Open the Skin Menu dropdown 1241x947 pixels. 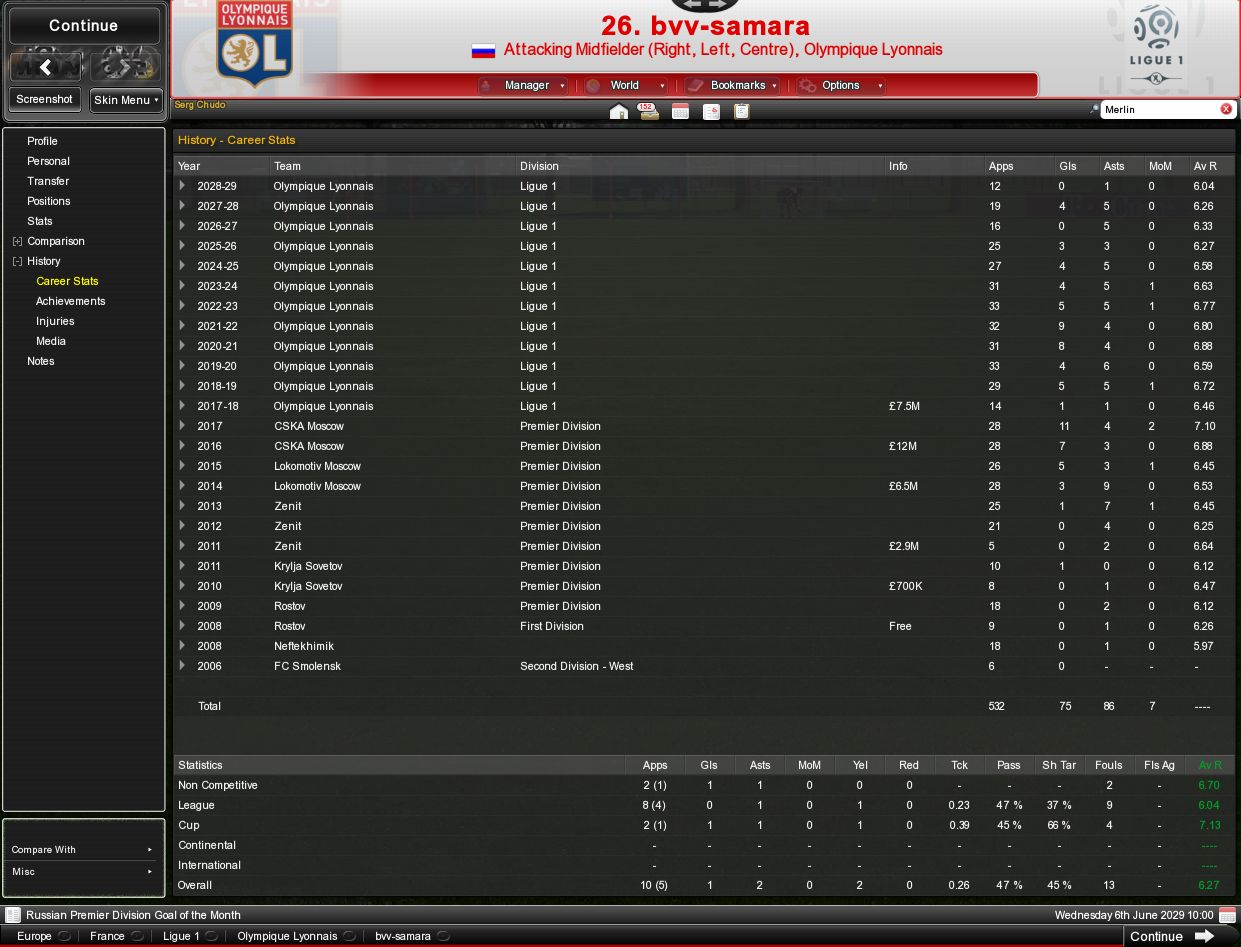tap(126, 100)
